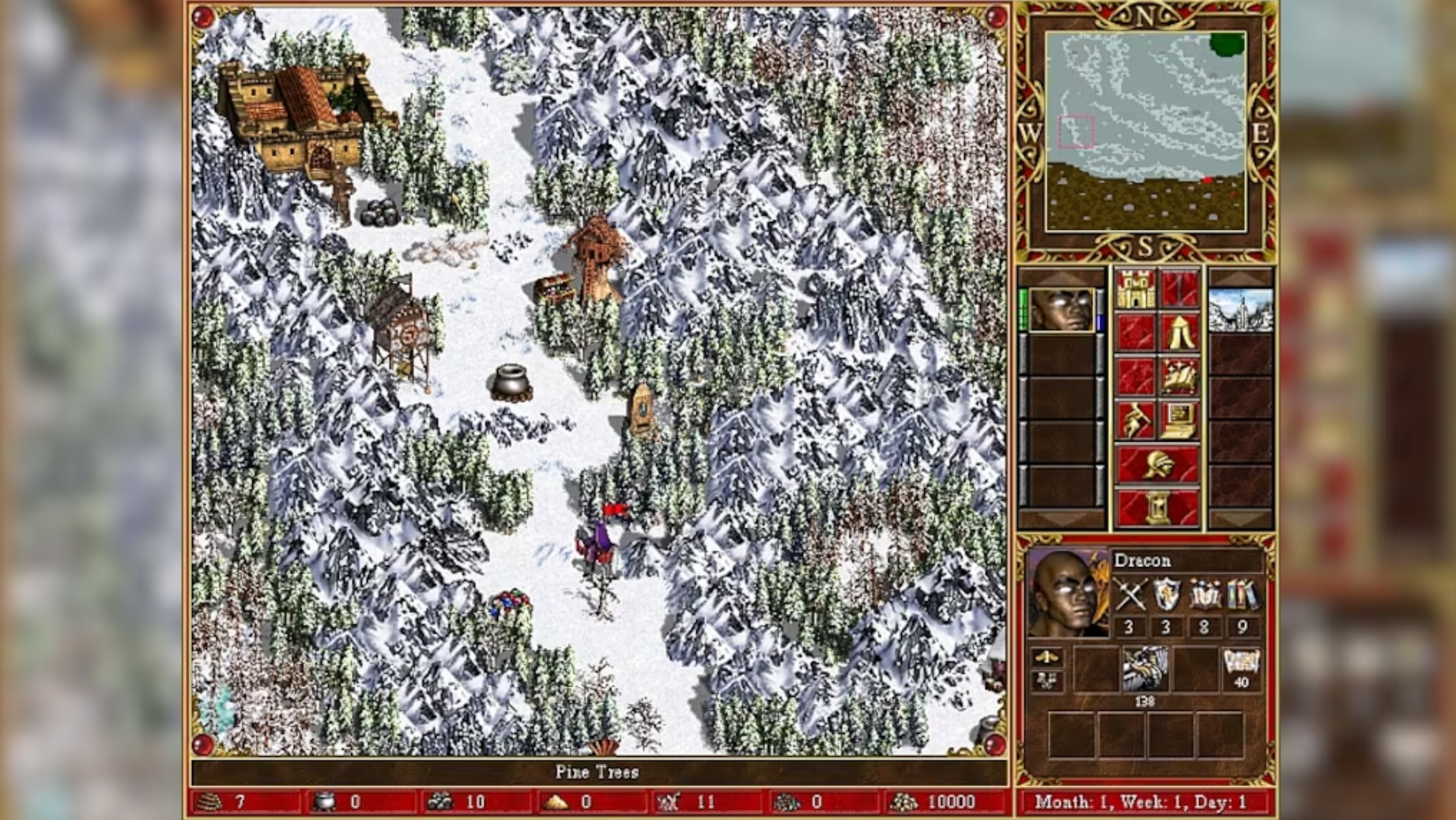Select the snowy town thumbnail in town list
This screenshot has width=1456, height=820.
coord(1240,310)
